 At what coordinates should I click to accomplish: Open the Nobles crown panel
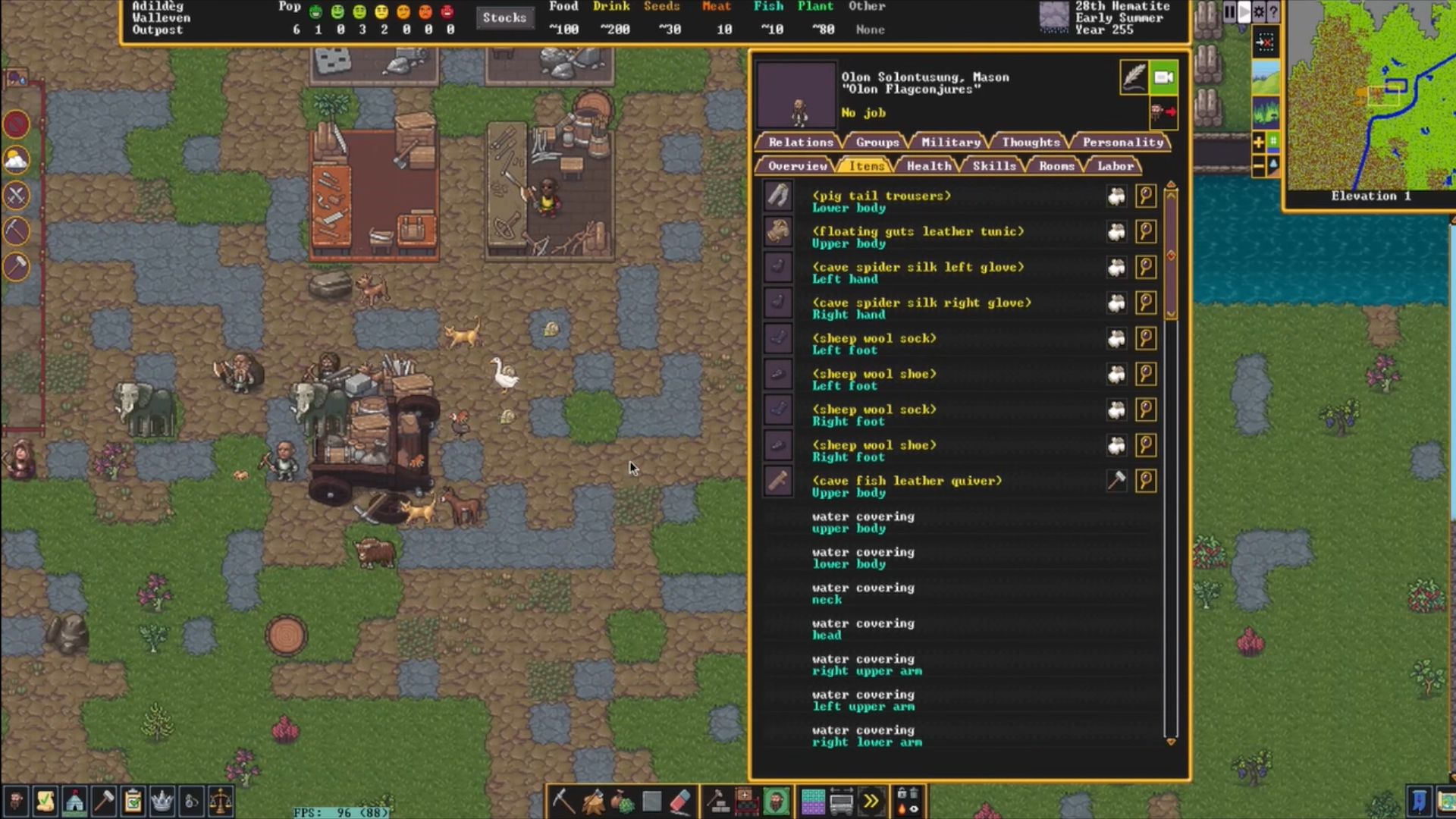coord(162,802)
